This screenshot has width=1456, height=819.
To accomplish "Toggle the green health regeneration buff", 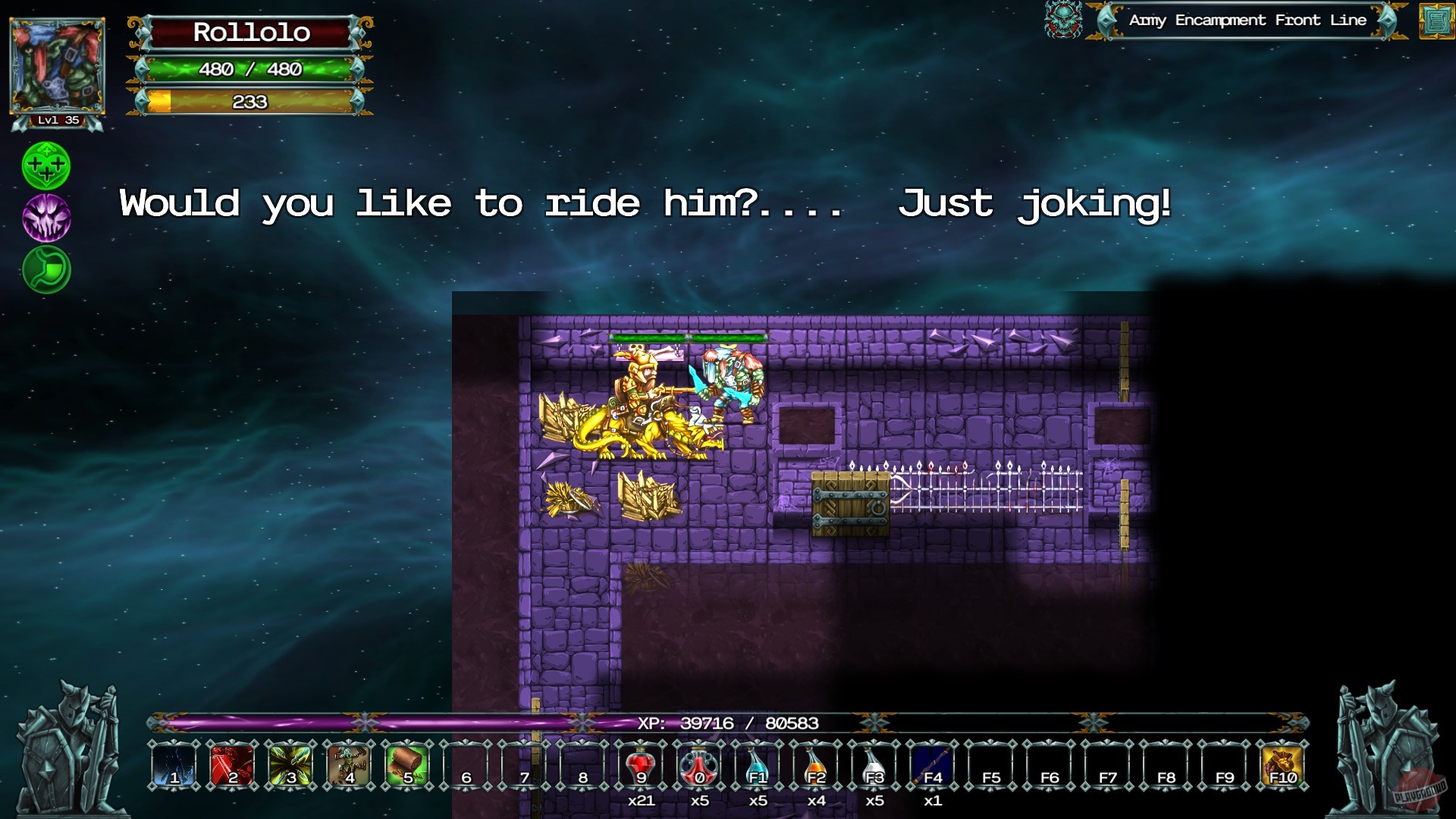I will (x=47, y=165).
